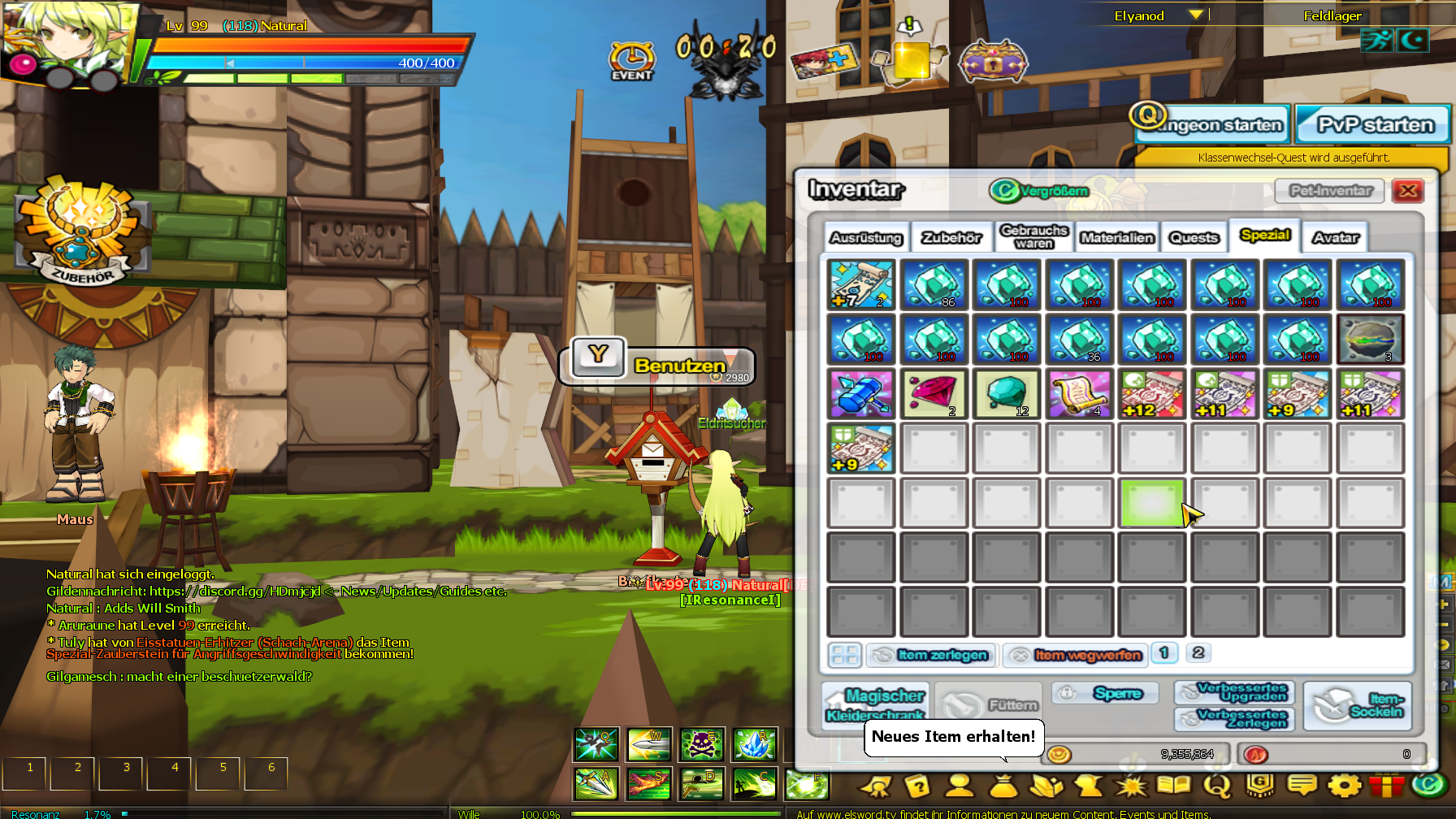Open the EVENT clock icon
This screenshot has height=819, width=1456.
point(632,60)
